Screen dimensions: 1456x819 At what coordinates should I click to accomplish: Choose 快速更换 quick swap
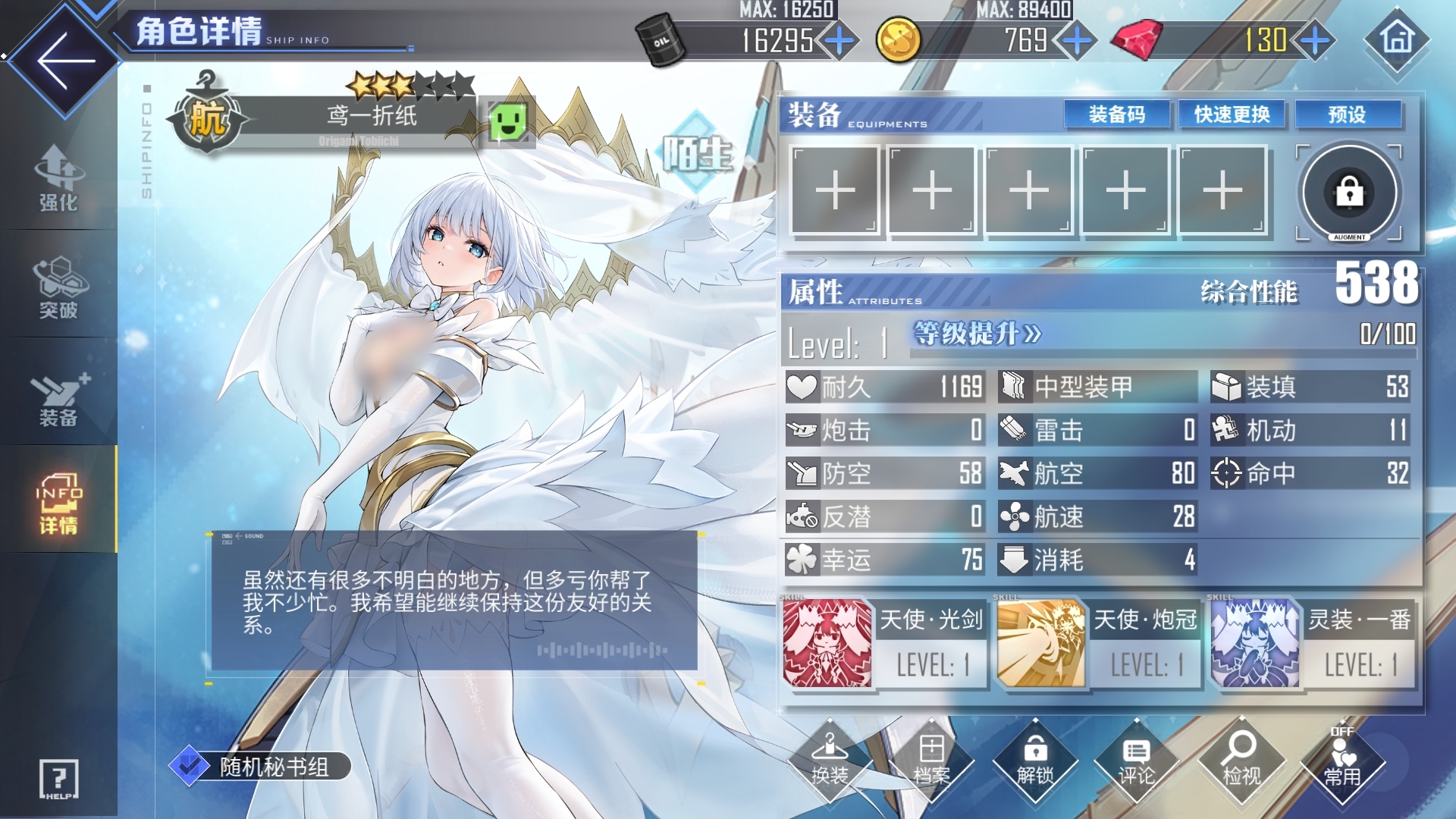tap(1232, 115)
